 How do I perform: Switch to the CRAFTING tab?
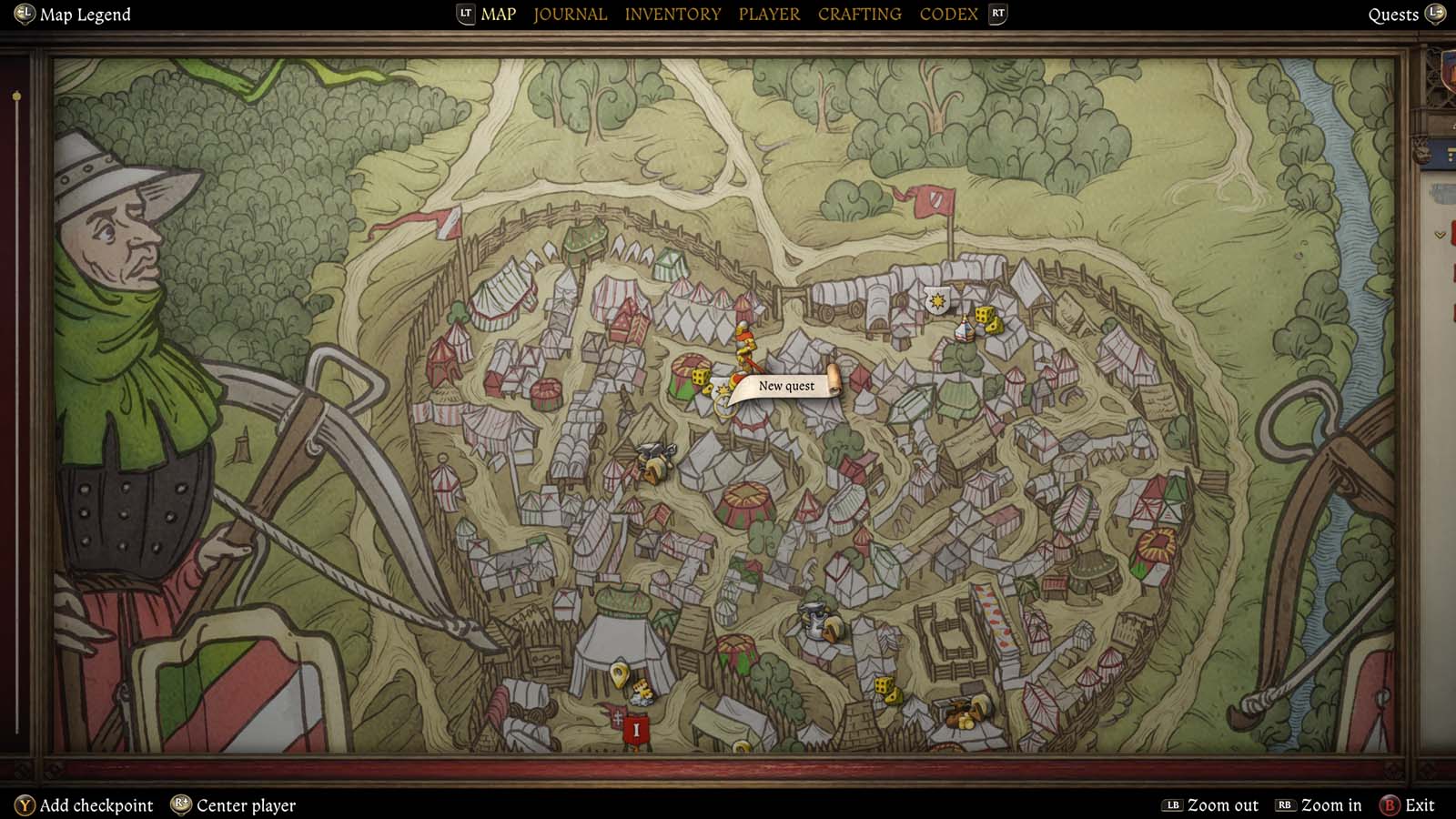click(x=859, y=14)
